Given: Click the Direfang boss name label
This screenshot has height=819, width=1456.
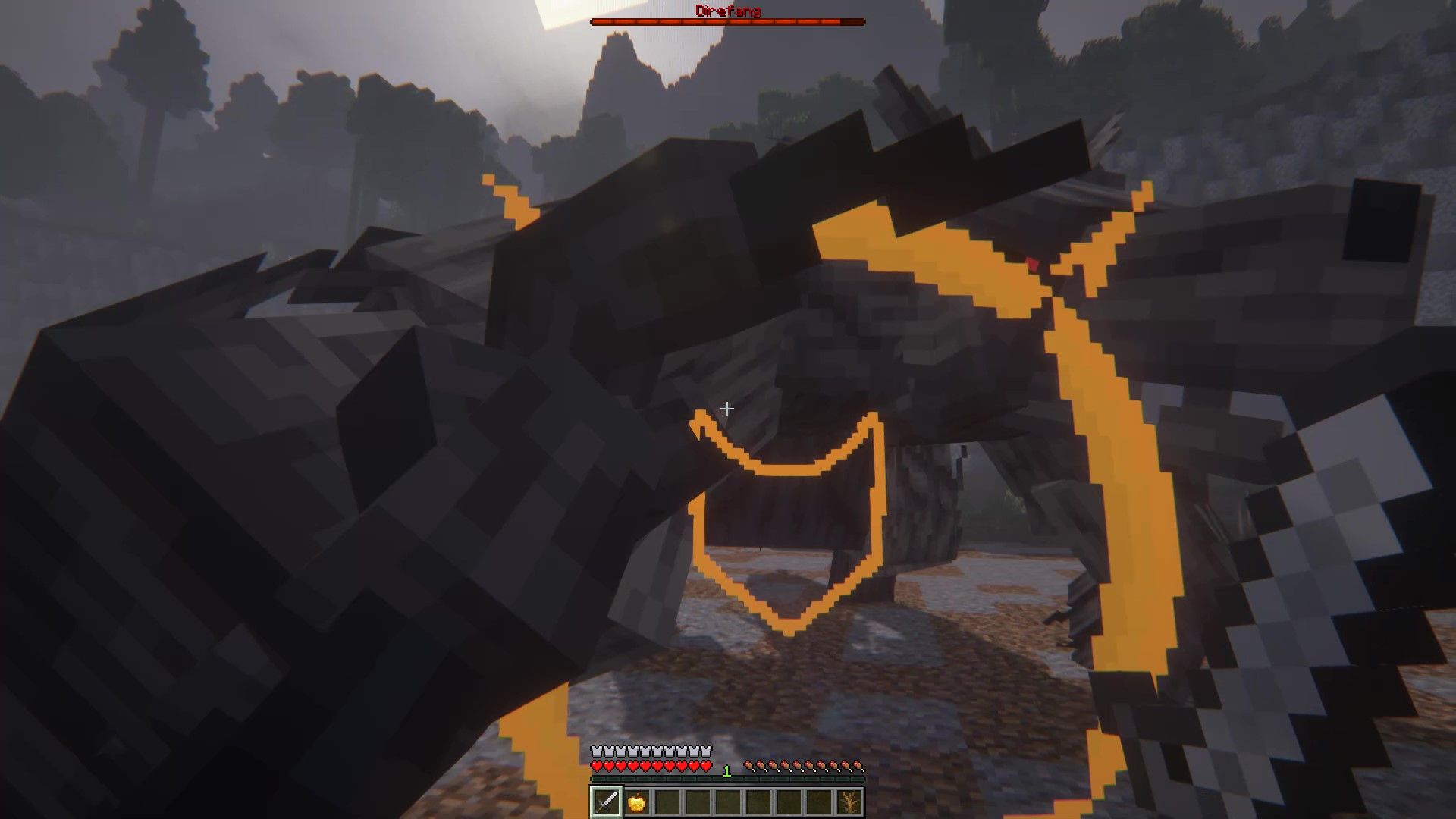Looking at the screenshot, I should (727, 11).
